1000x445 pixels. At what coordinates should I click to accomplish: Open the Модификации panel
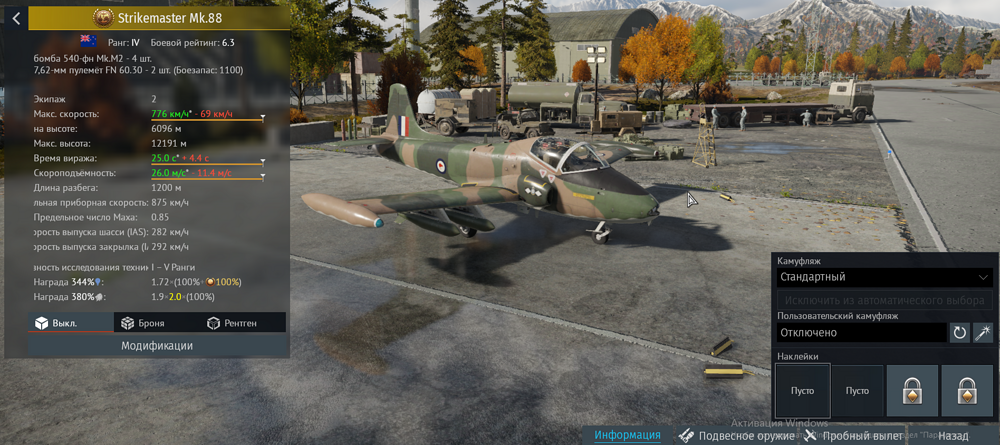coord(157,345)
